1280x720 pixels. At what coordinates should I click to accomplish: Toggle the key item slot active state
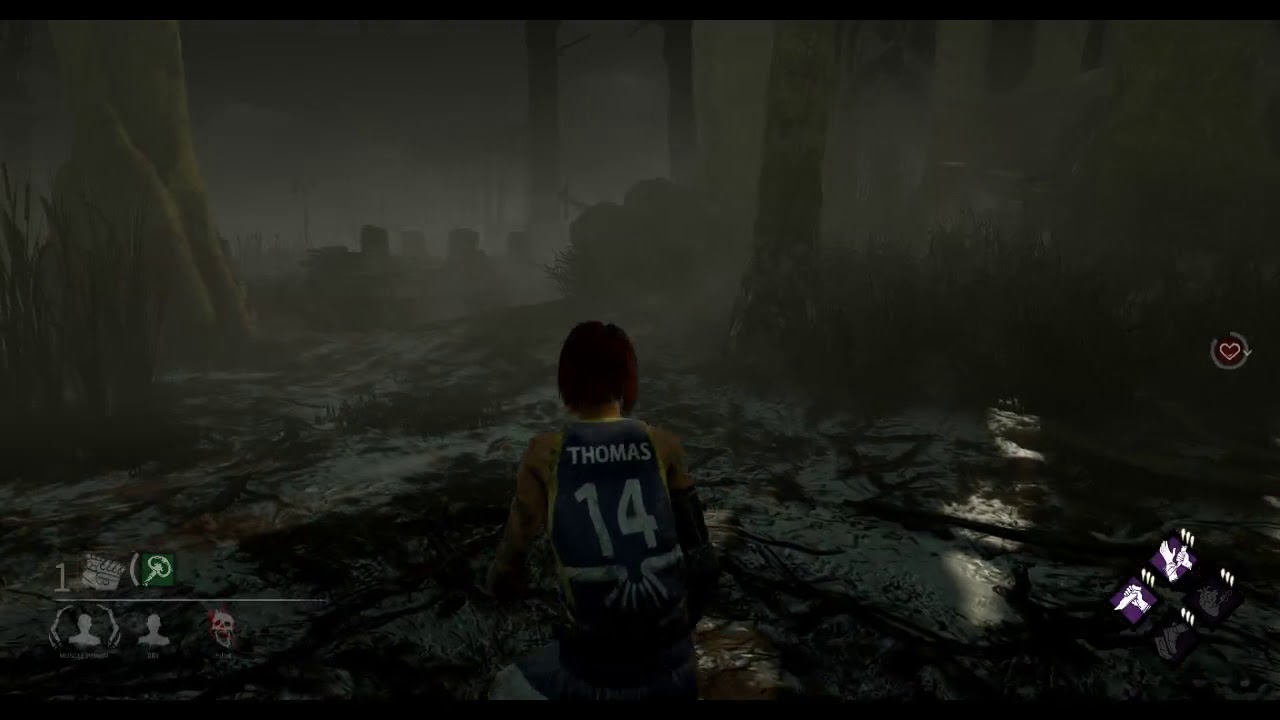point(157,569)
